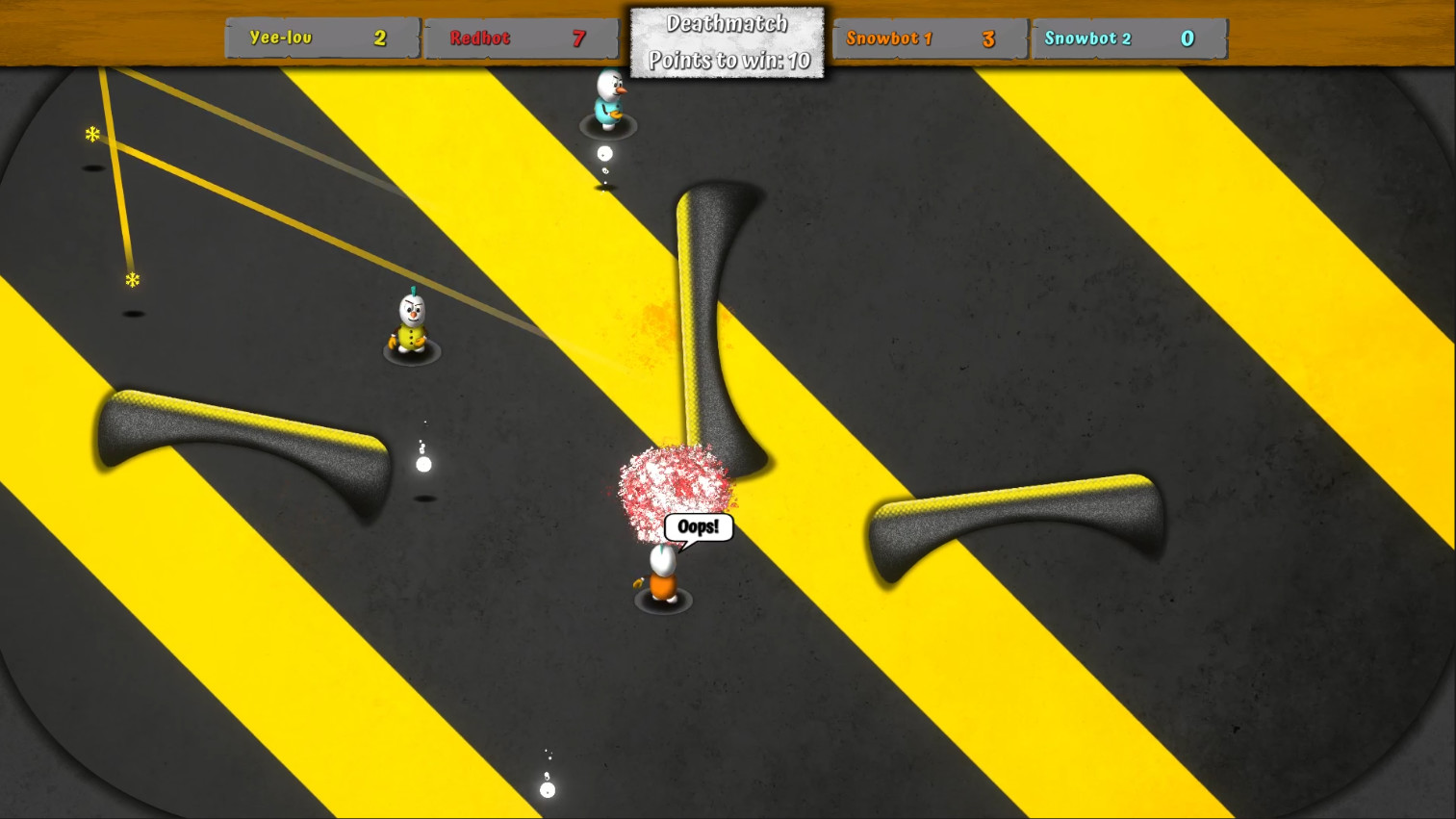The width and height of the screenshot is (1456, 819).
Task: Click the second snowflake pickup on the left
Action: [x=131, y=280]
